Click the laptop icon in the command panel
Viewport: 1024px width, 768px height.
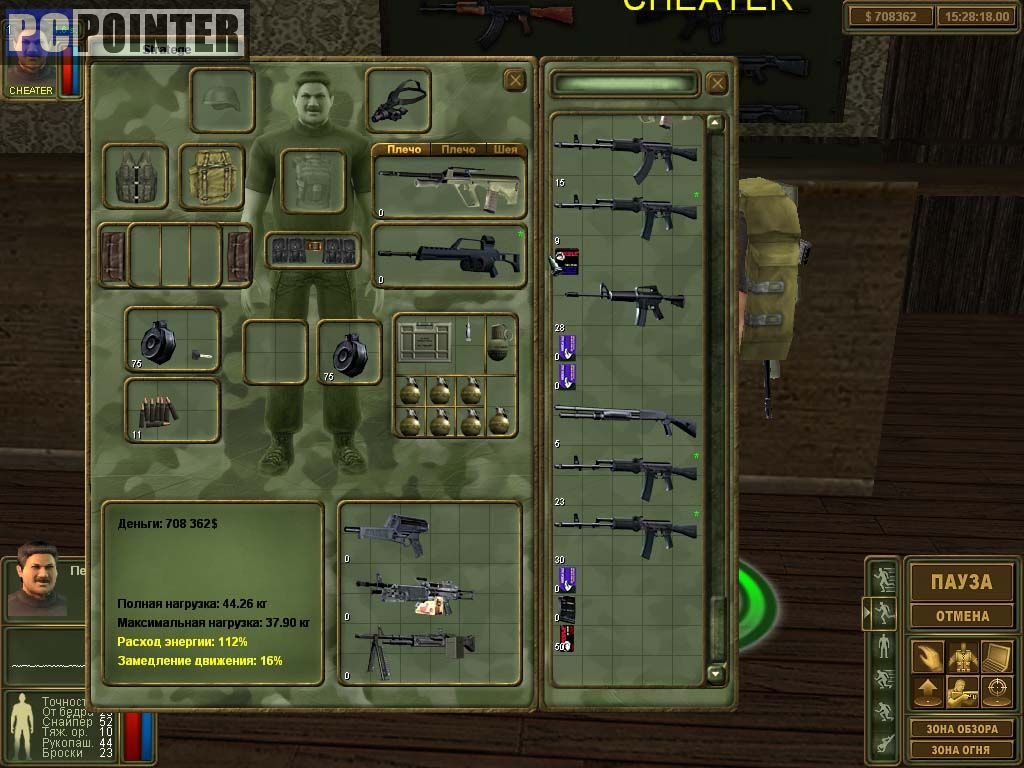[995, 657]
